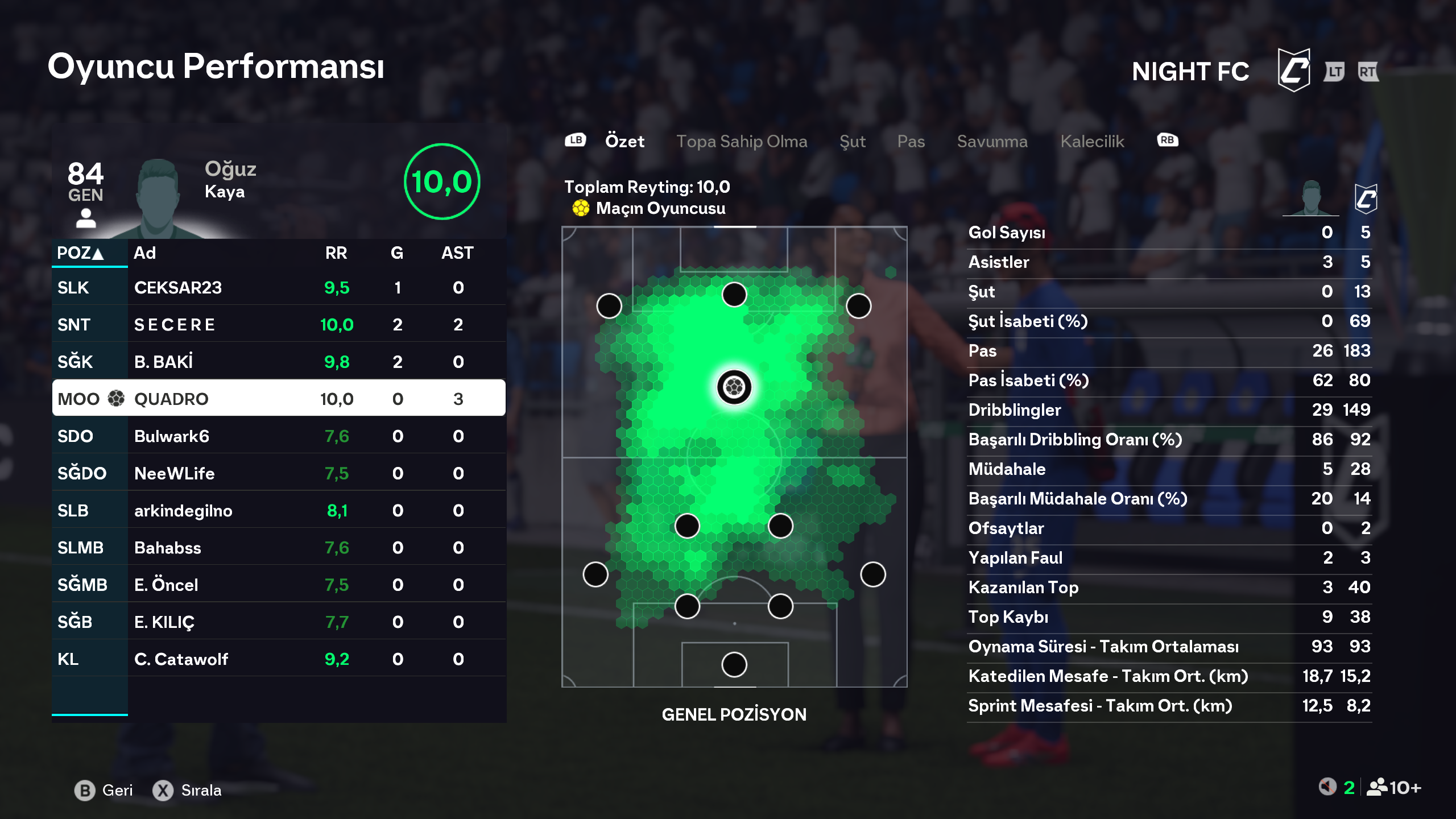Image resolution: width=1456 pixels, height=819 pixels.
Task: Select NeeWLife player row
Action: [279, 473]
